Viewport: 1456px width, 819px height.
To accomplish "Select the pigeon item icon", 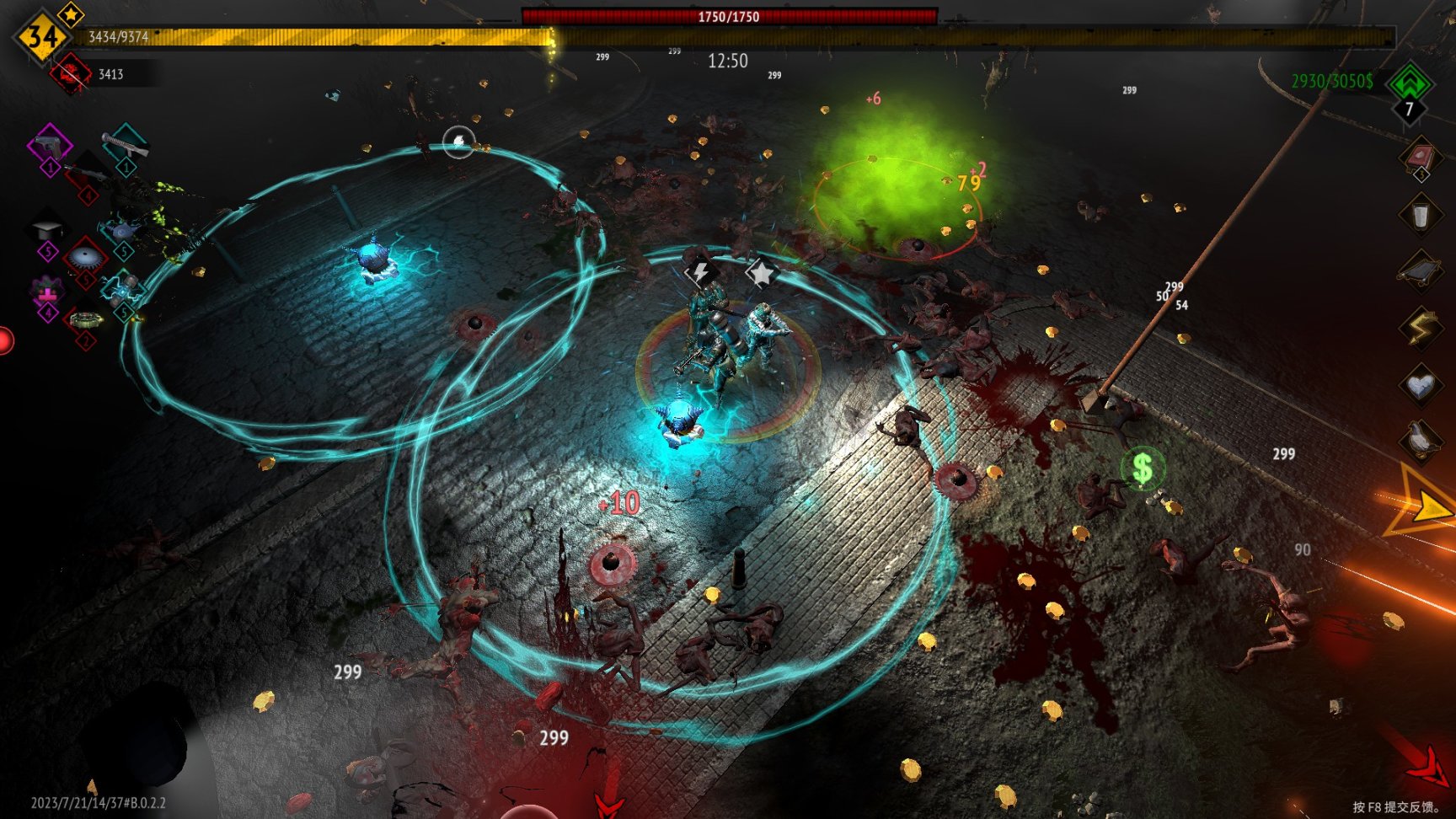I will (1421, 440).
